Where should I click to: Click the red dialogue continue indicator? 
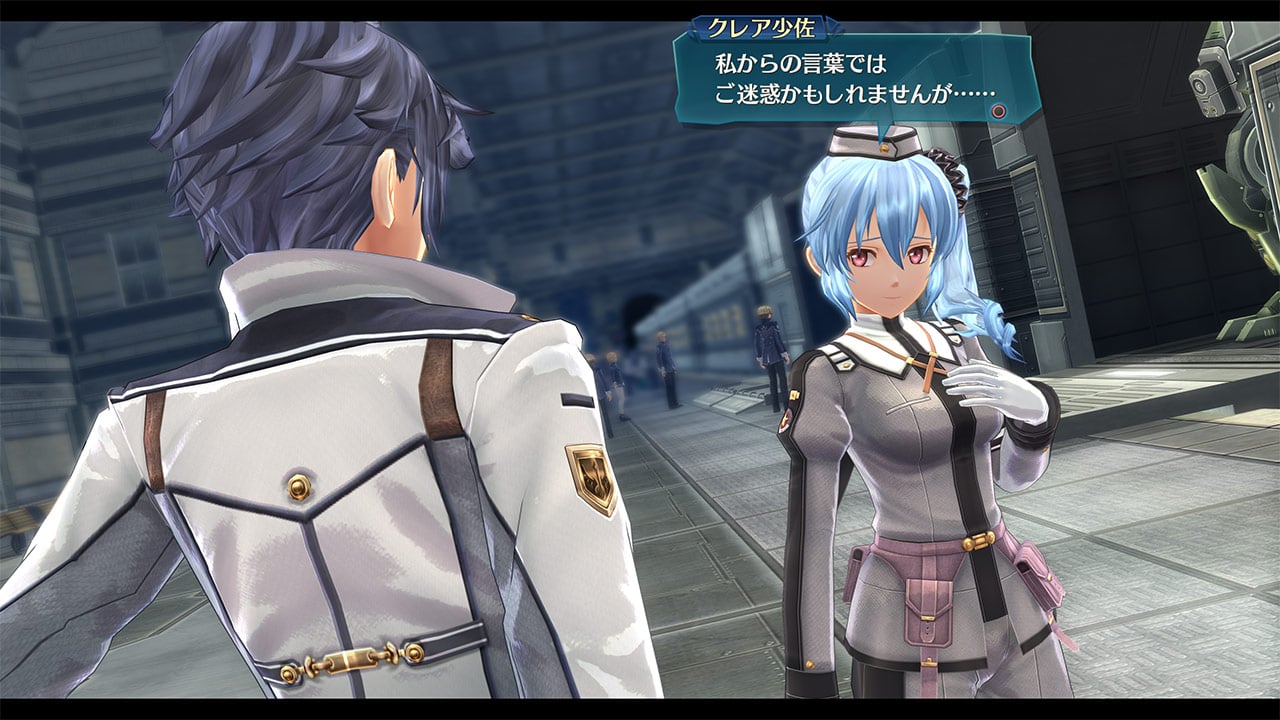999,110
